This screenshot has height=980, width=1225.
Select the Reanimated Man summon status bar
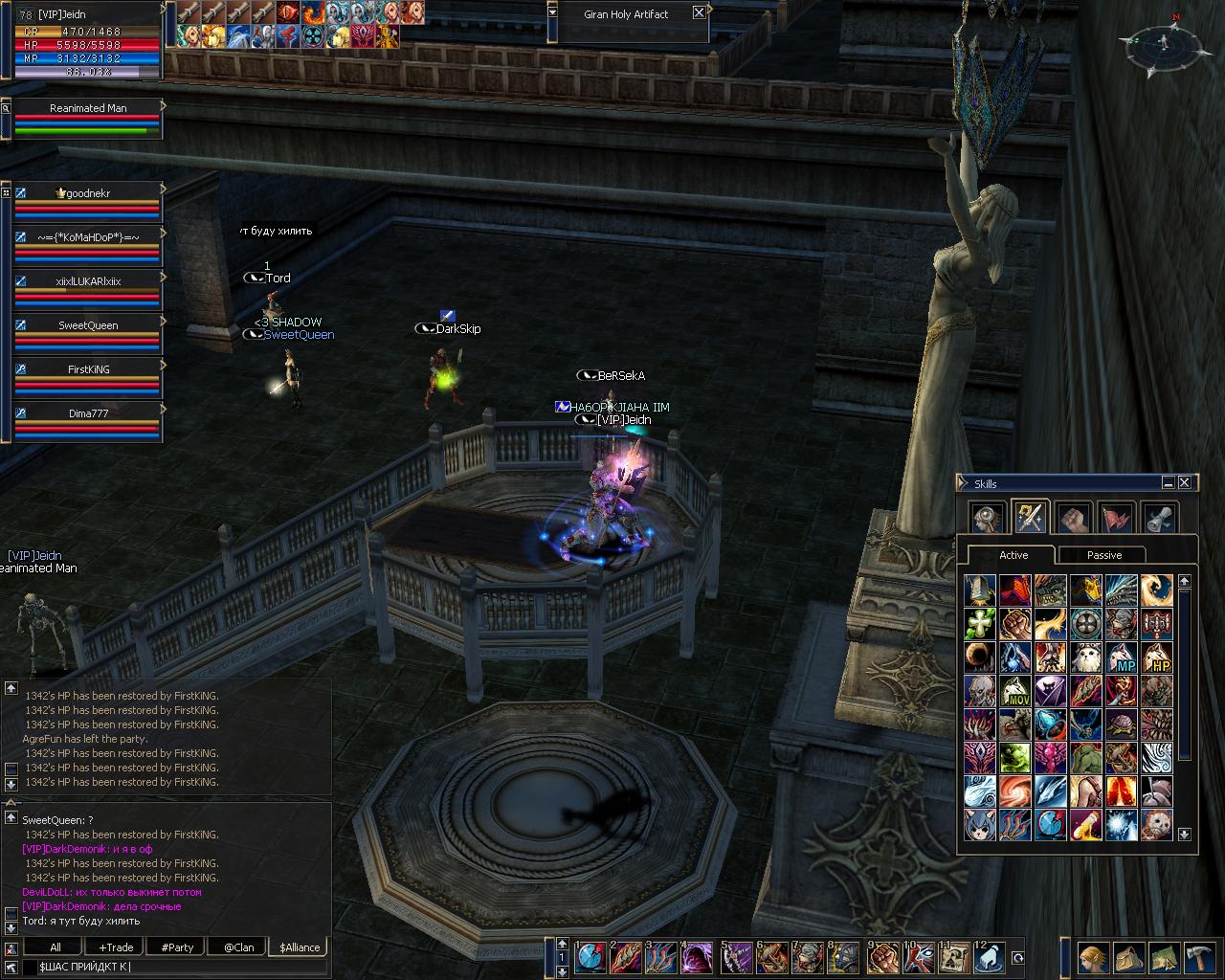tap(88, 109)
